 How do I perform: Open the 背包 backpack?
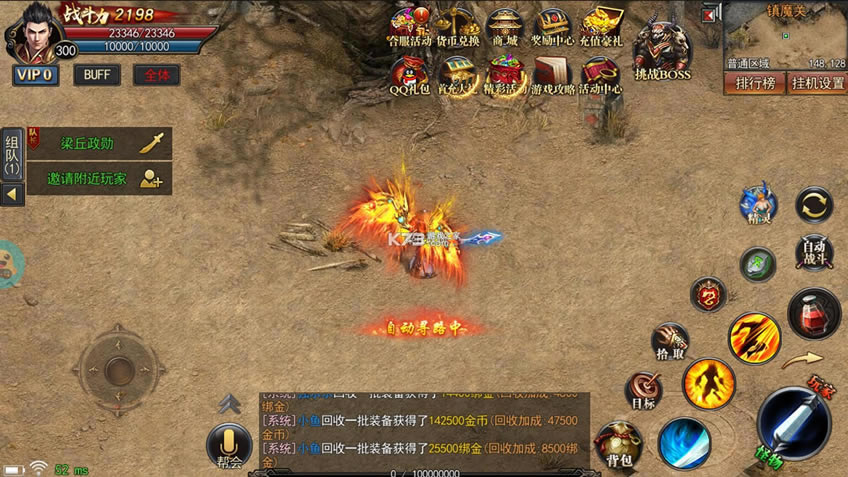[x=618, y=446]
